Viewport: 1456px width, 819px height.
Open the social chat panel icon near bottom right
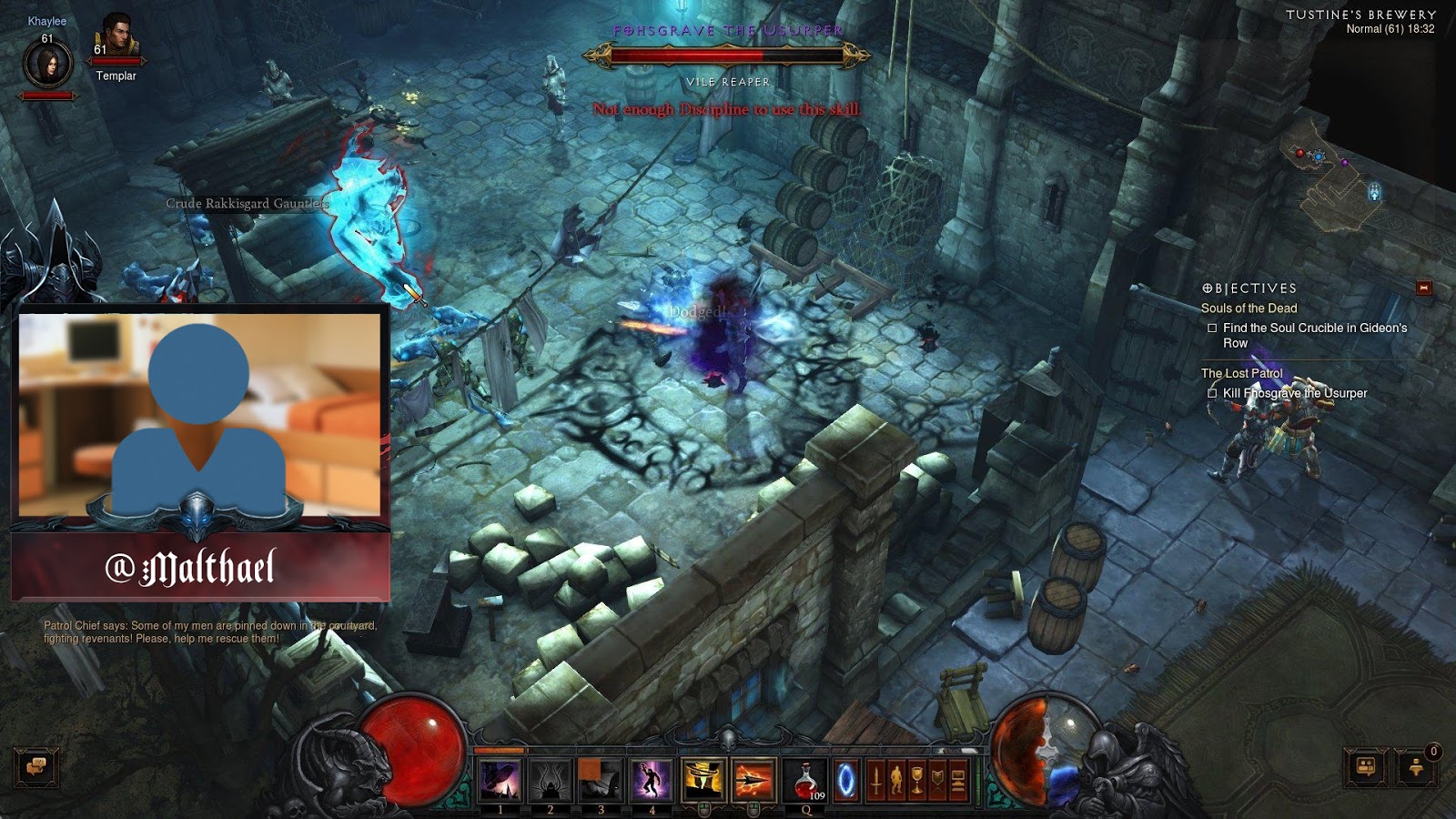coord(1362,769)
